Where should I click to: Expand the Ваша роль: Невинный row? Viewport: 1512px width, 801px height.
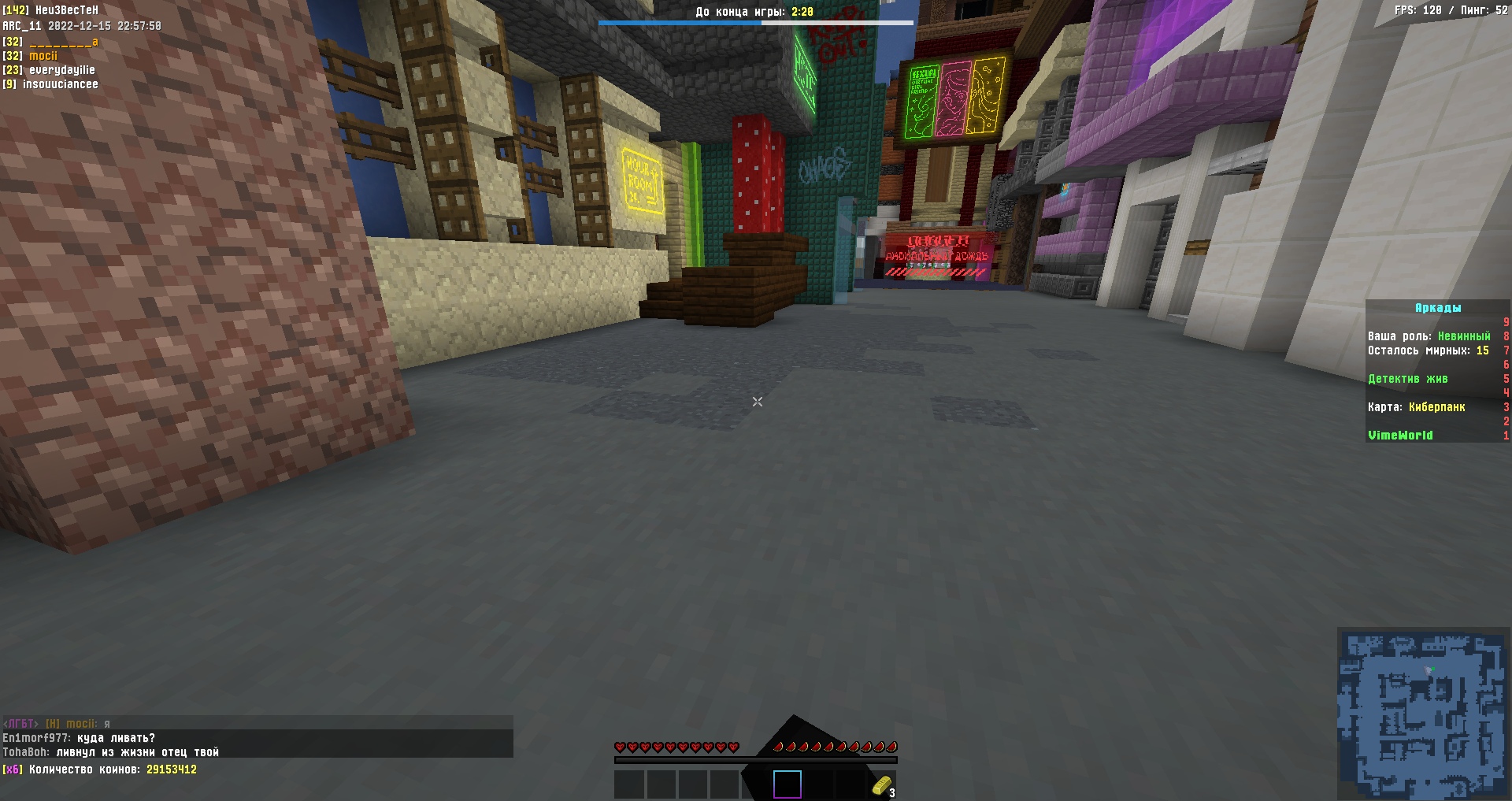coord(1429,336)
